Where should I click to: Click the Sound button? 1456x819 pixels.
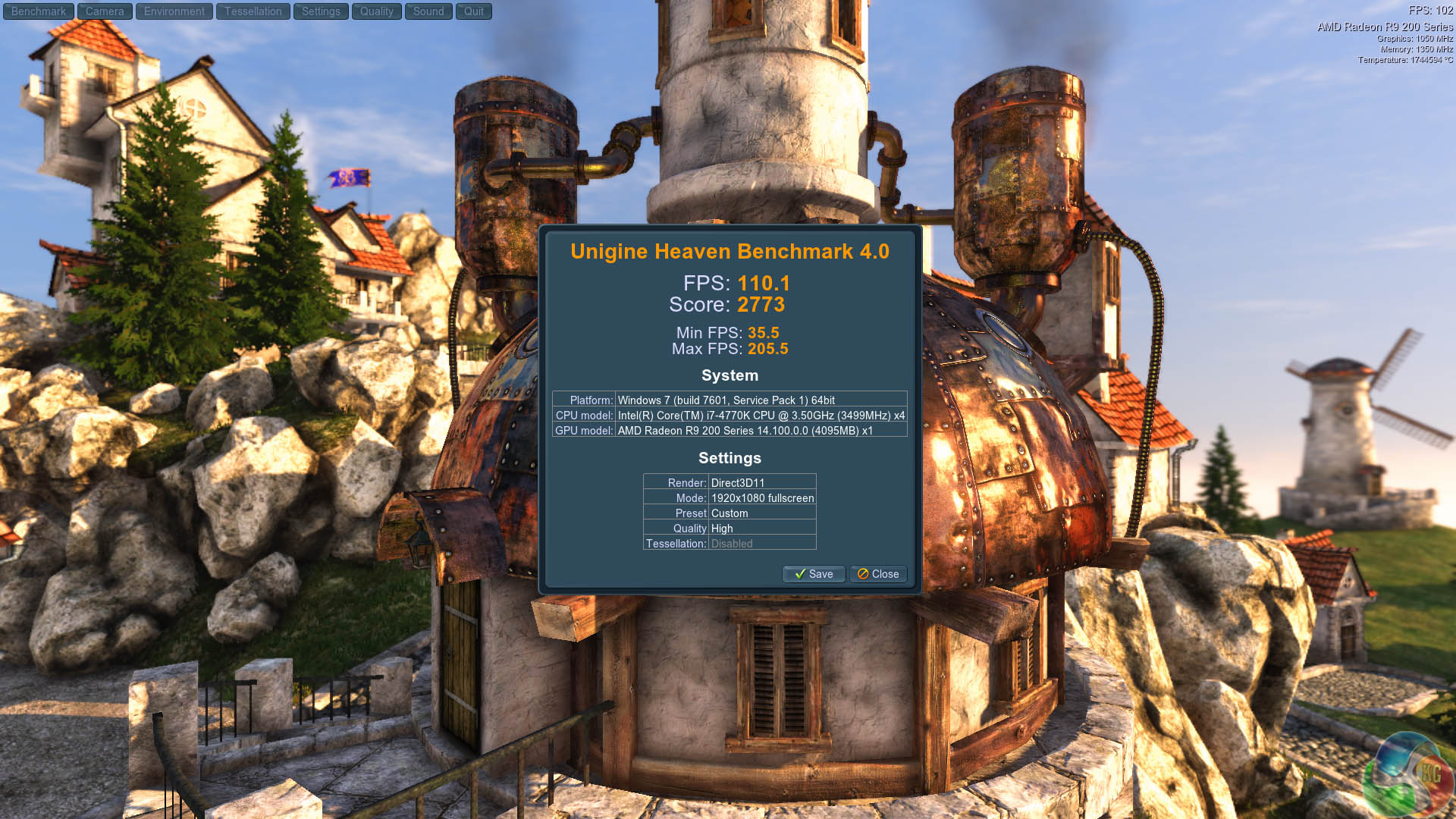(428, 11)
